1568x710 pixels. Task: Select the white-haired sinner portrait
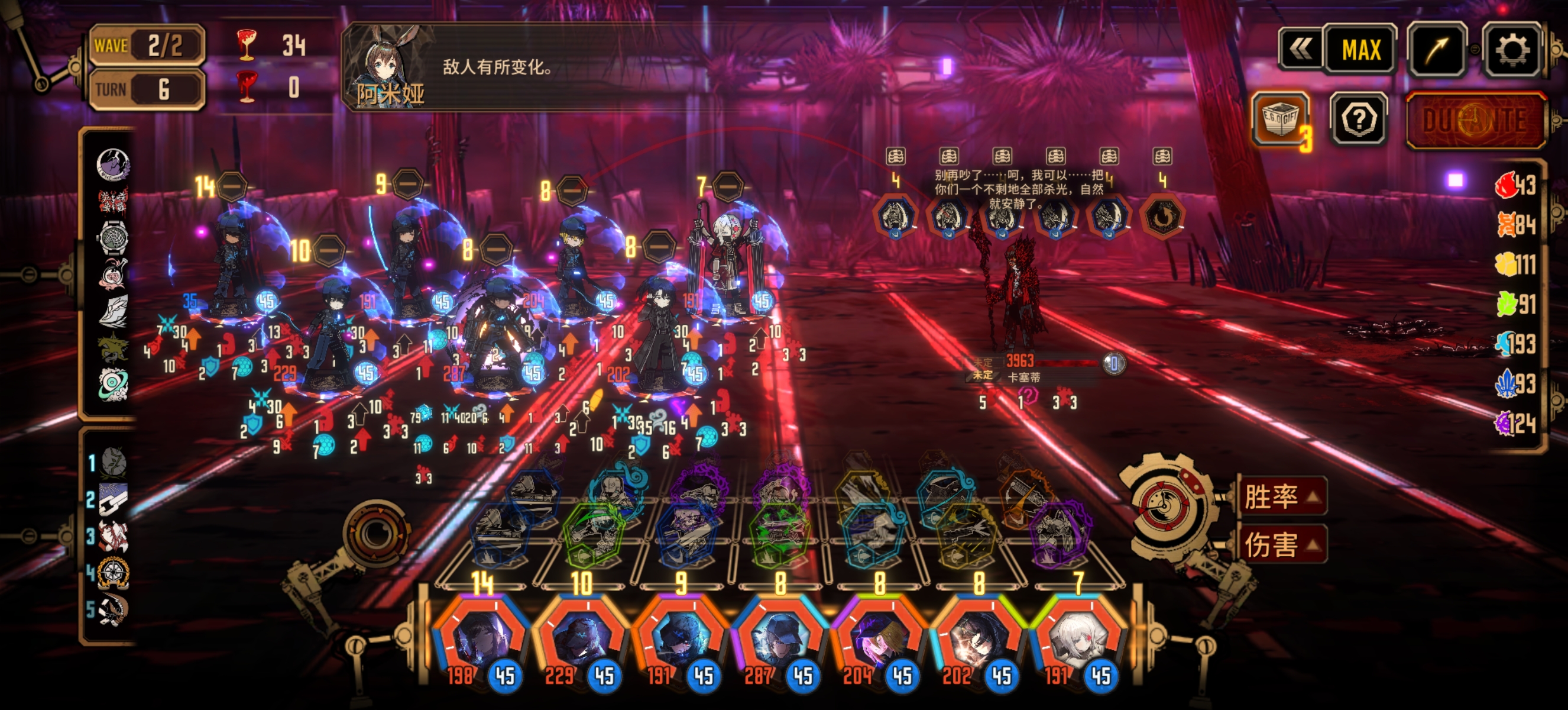[x=1078, y=640]
